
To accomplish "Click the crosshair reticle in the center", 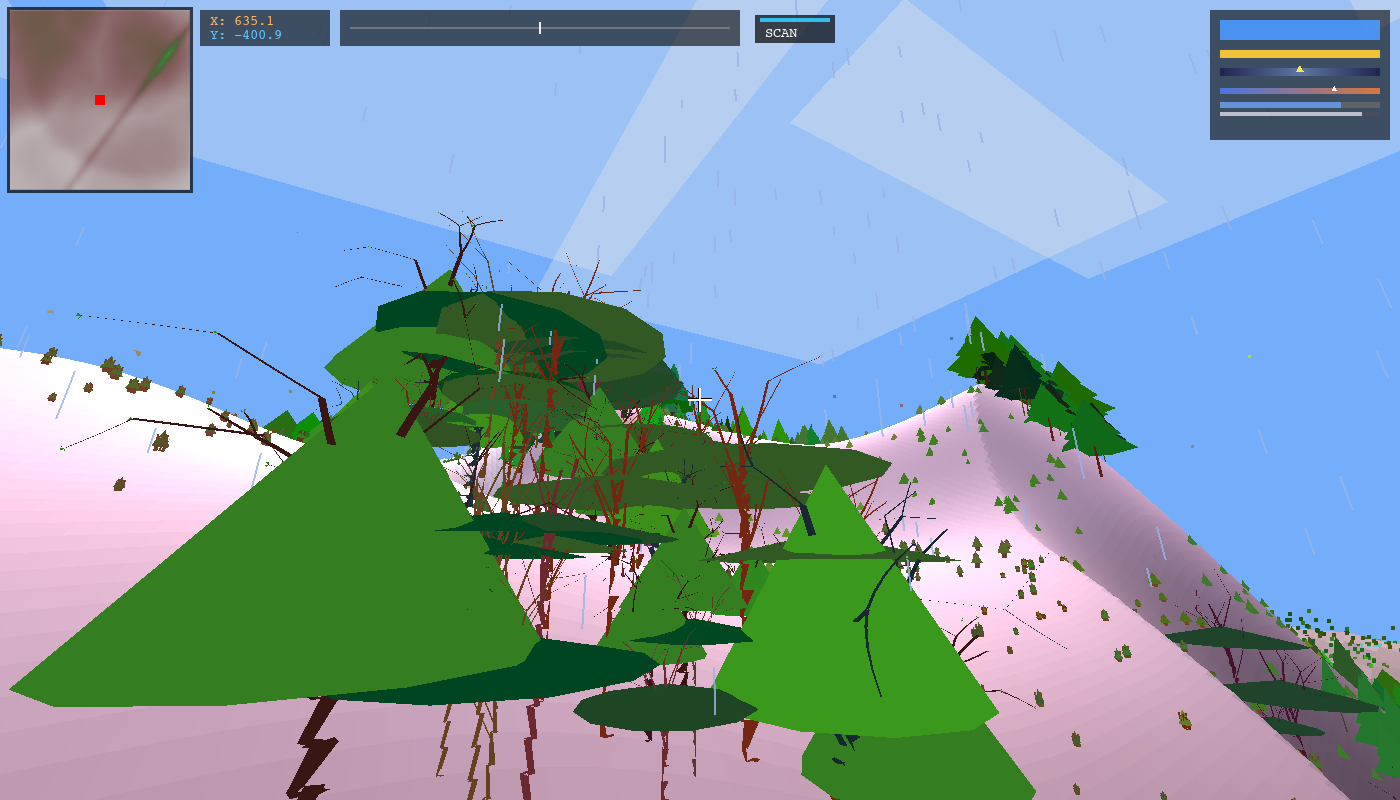I will (700, 399).
